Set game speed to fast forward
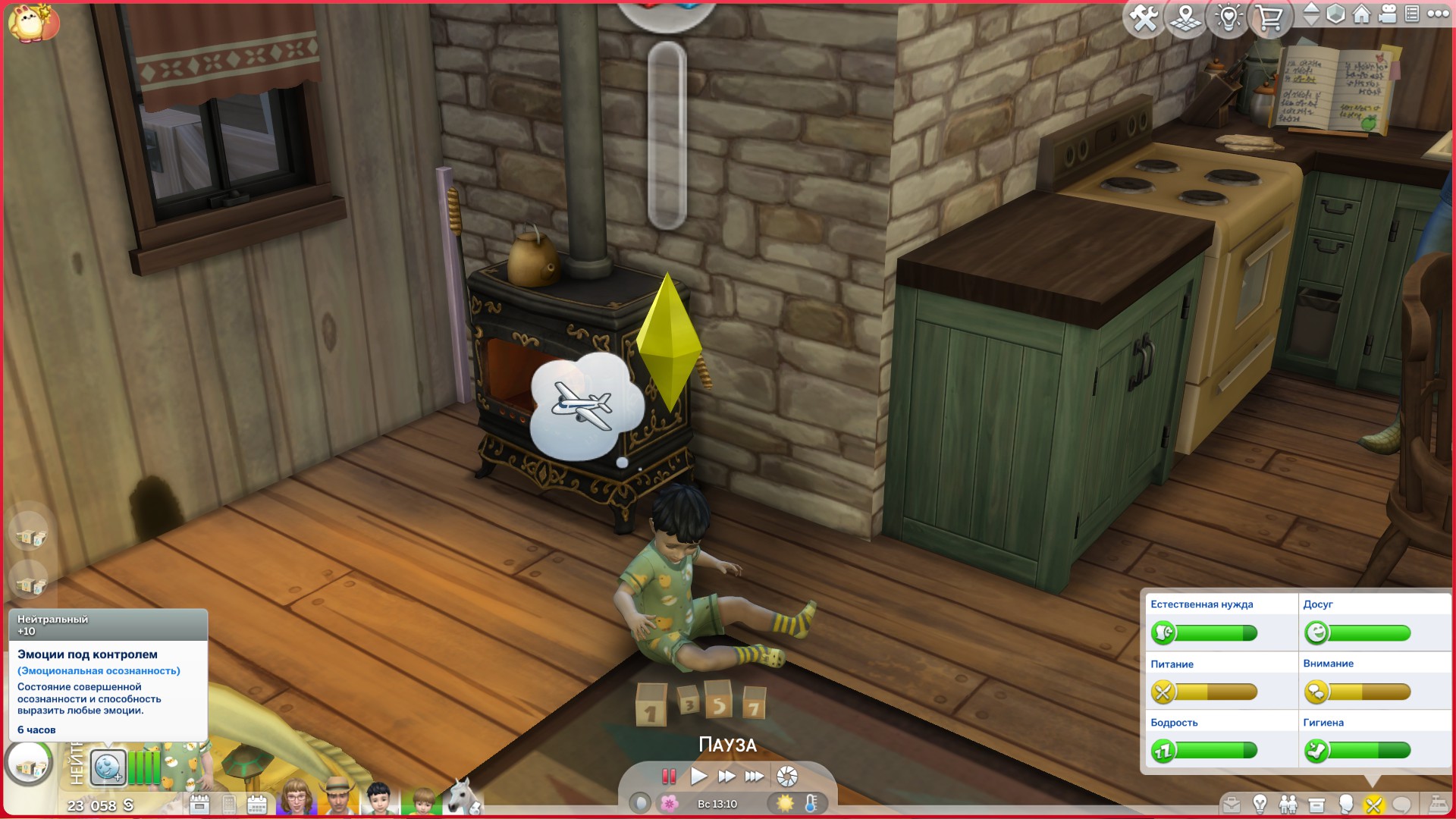 click(726, 776)
